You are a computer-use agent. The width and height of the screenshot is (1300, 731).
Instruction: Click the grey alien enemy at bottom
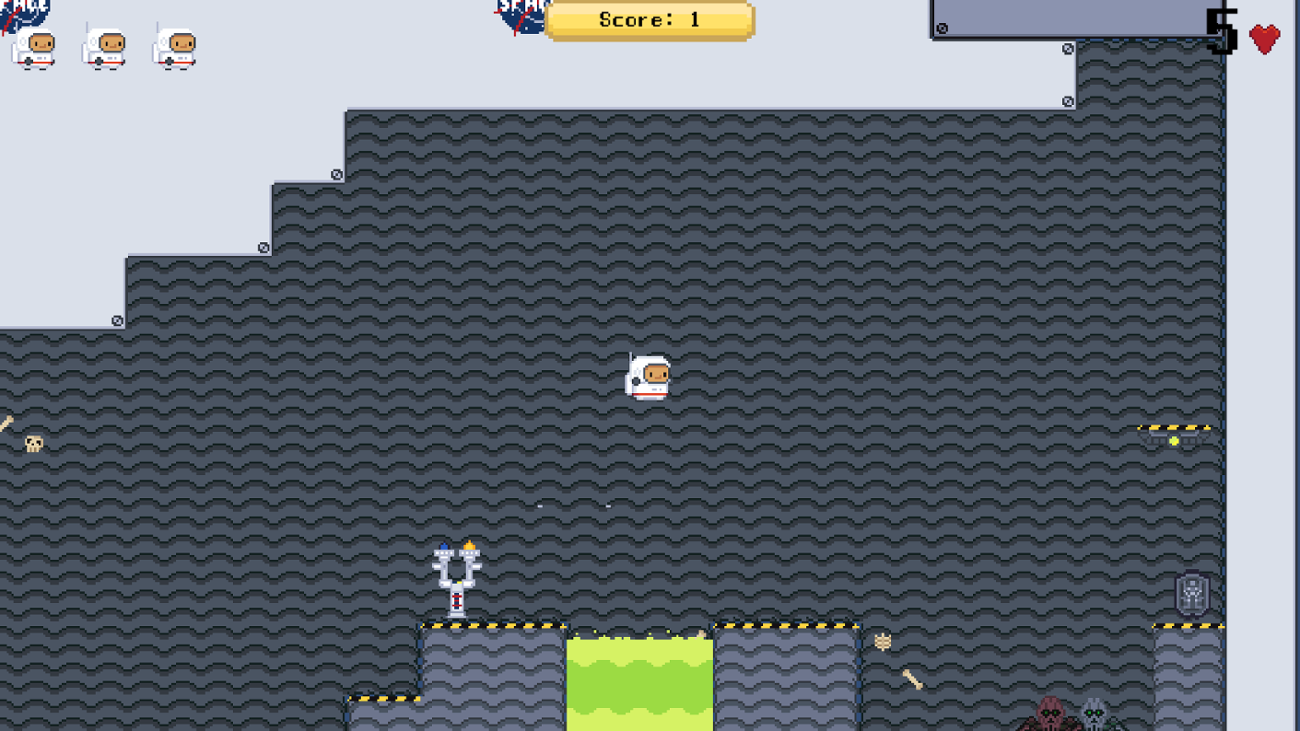click(1094, 713)
